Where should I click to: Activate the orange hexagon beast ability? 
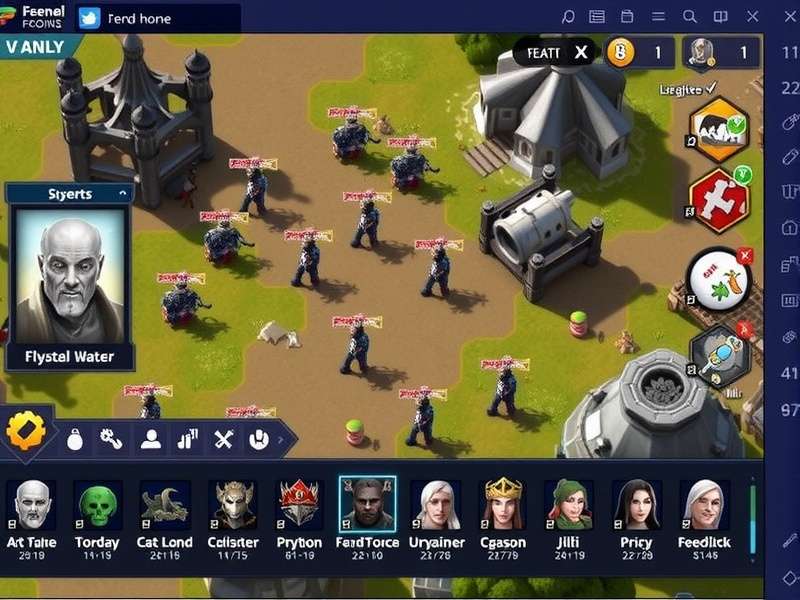[719, 130]
